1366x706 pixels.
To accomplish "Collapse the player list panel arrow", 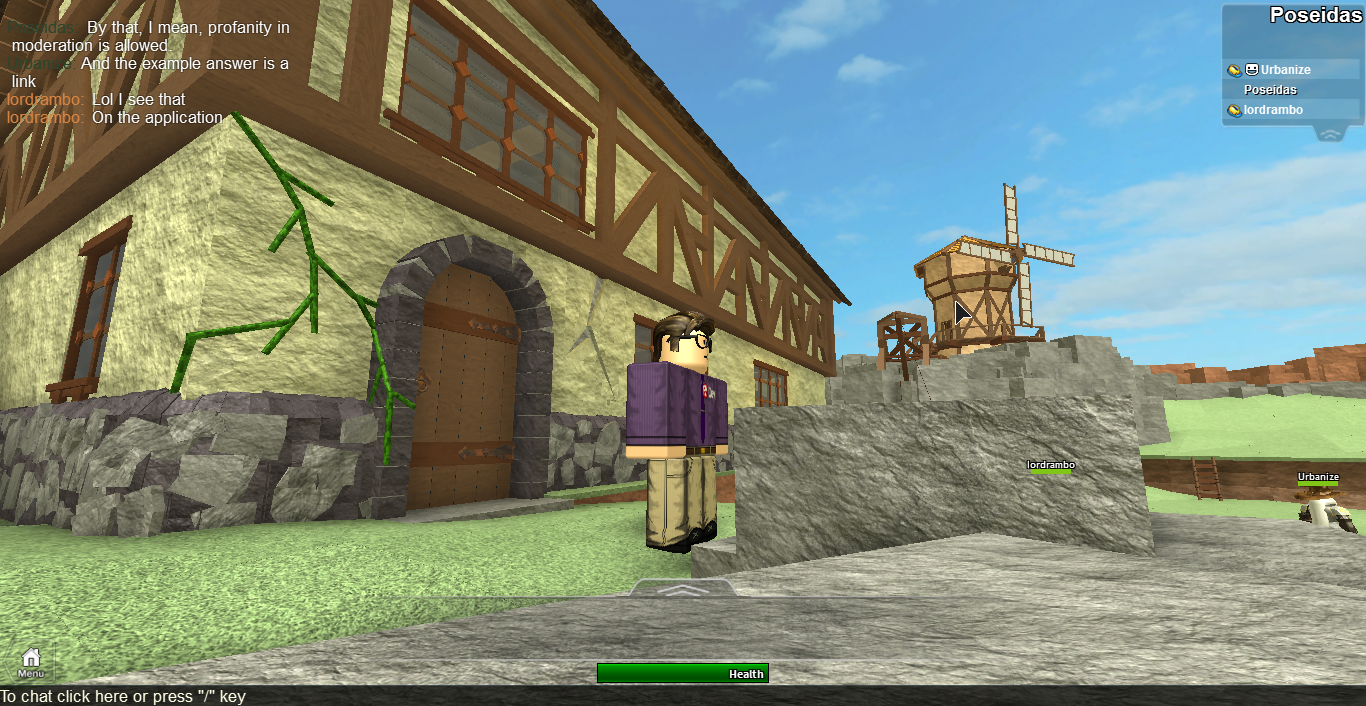I will [1329, 134].
